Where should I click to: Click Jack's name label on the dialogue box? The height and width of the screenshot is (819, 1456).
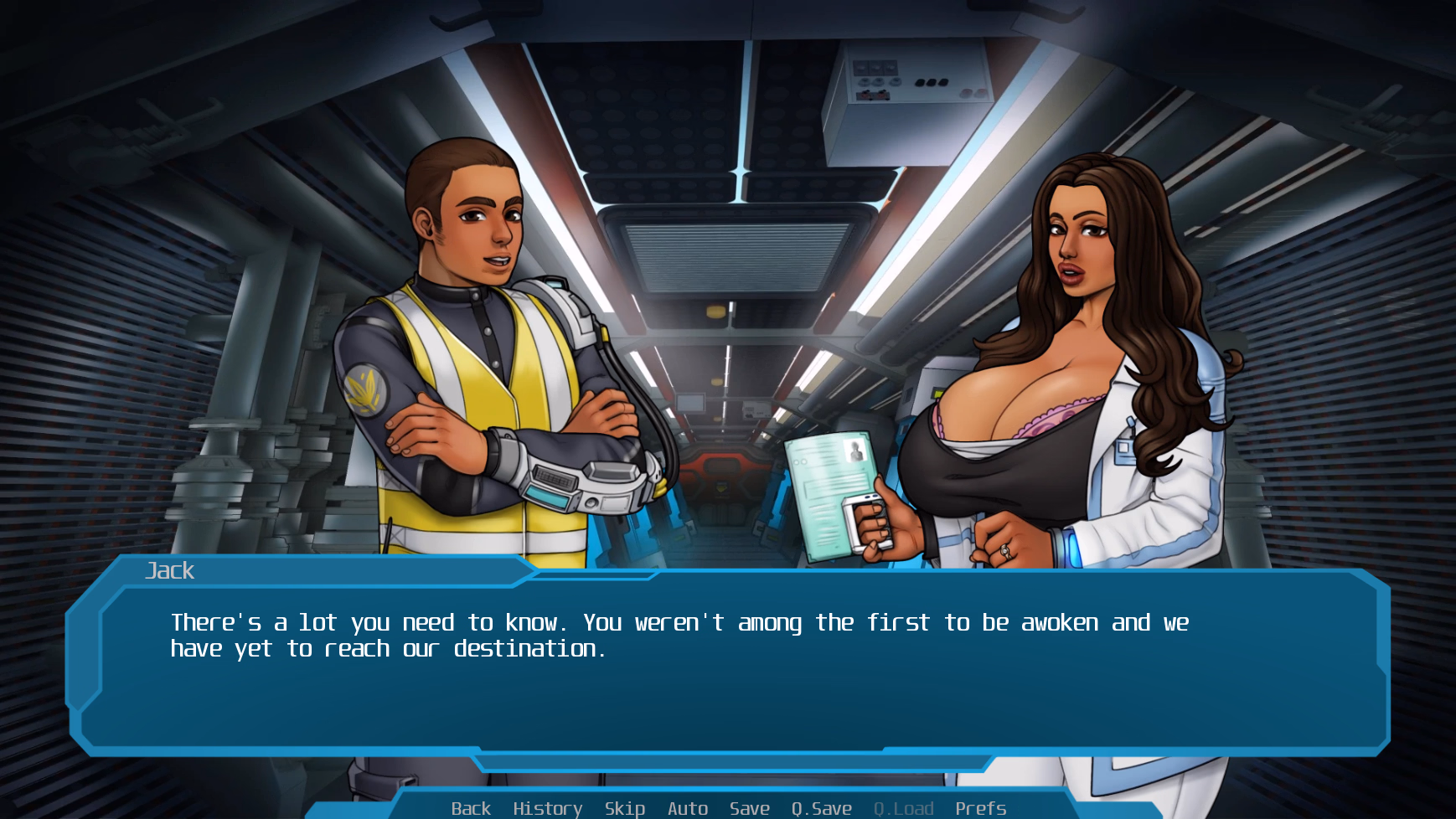point(169,570)
